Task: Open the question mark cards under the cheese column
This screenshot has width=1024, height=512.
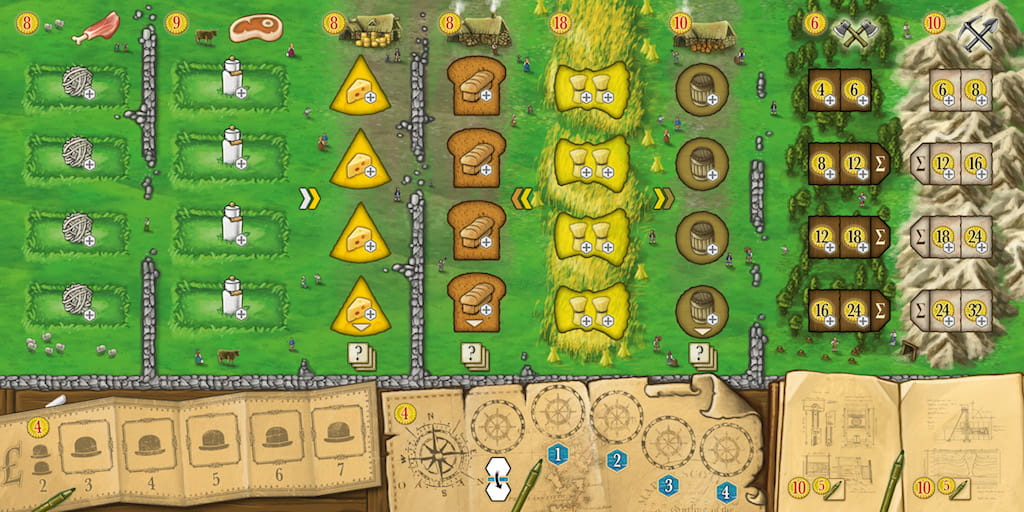Action: point(361,354)
